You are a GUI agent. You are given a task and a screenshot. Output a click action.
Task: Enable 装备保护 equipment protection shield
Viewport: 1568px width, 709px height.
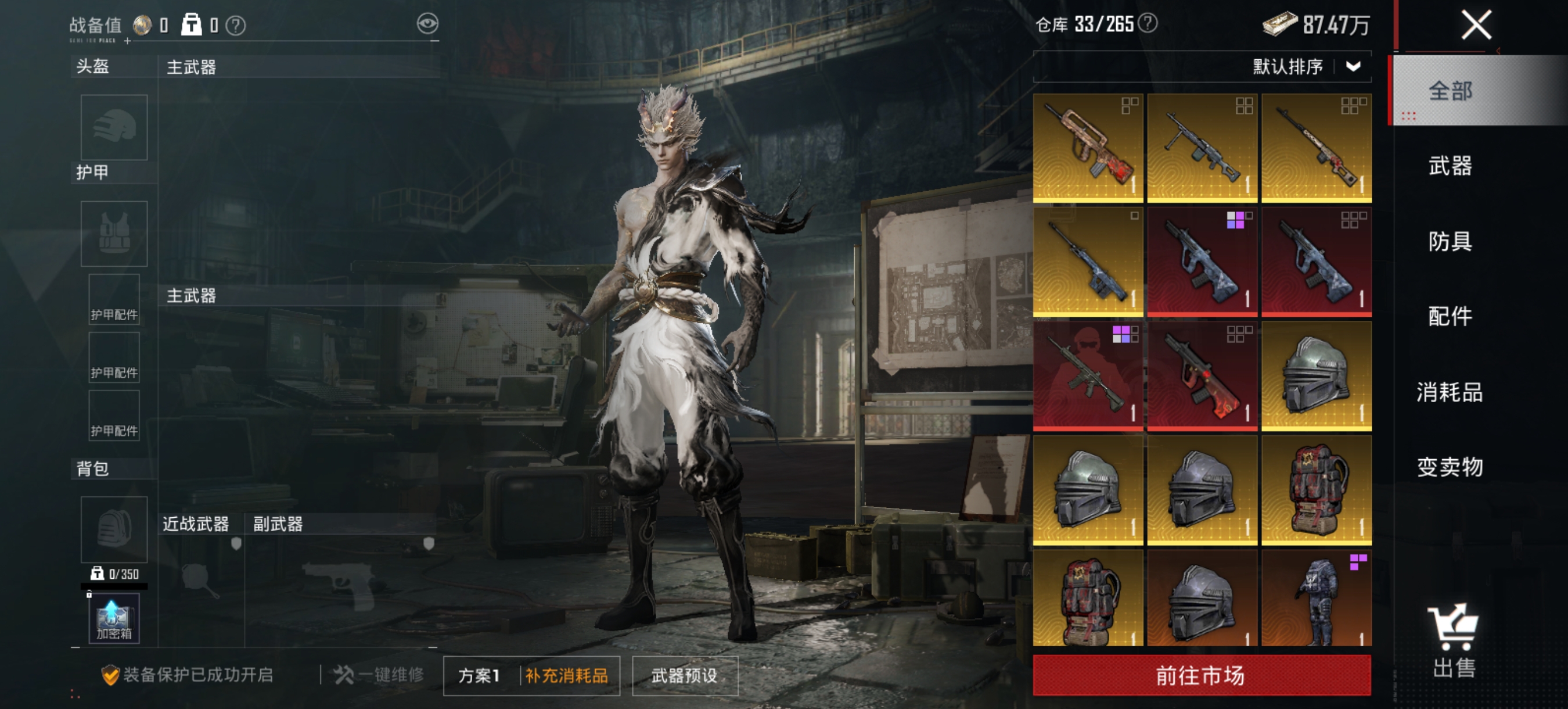(x=112, y=674)
